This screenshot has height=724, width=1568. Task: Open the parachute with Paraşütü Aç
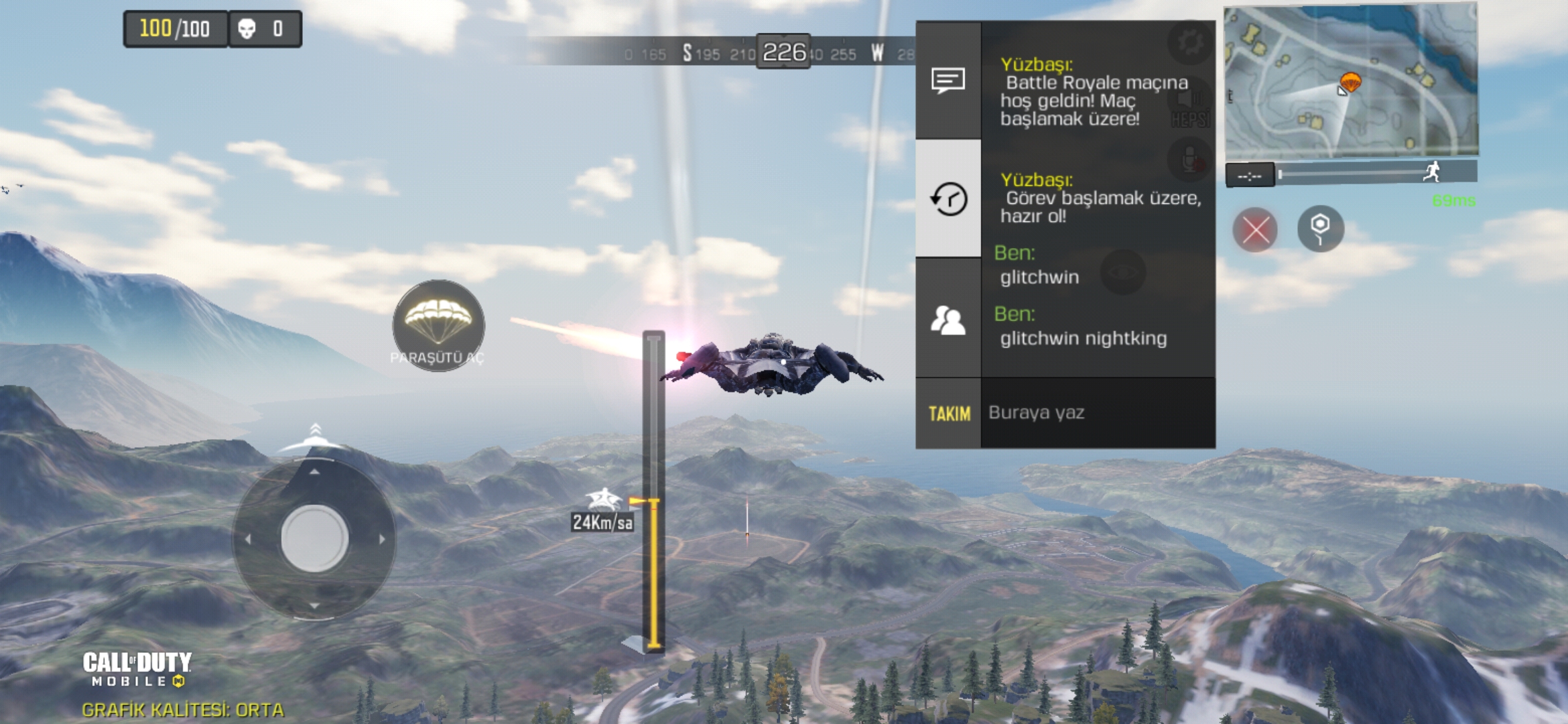click(438, 324)
